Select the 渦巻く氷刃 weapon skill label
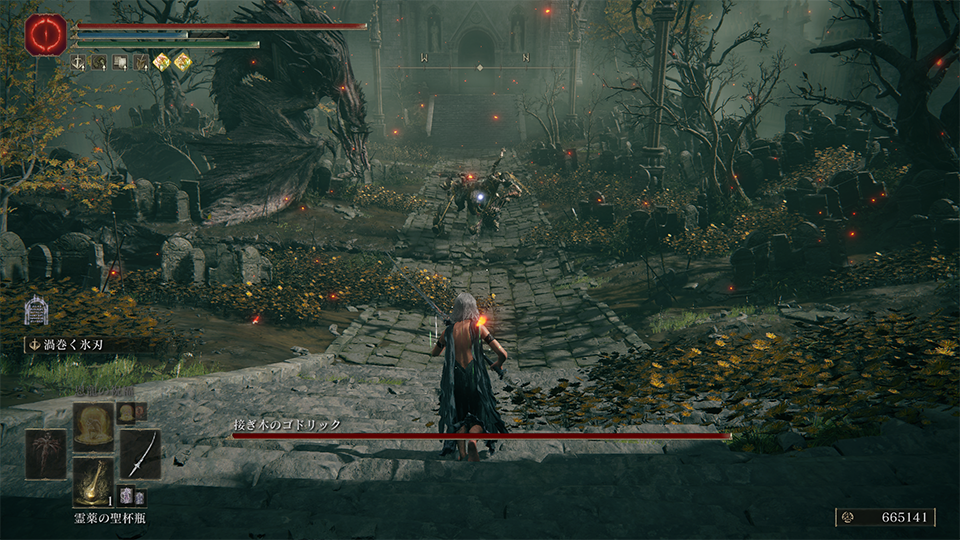 click(69, 344)
